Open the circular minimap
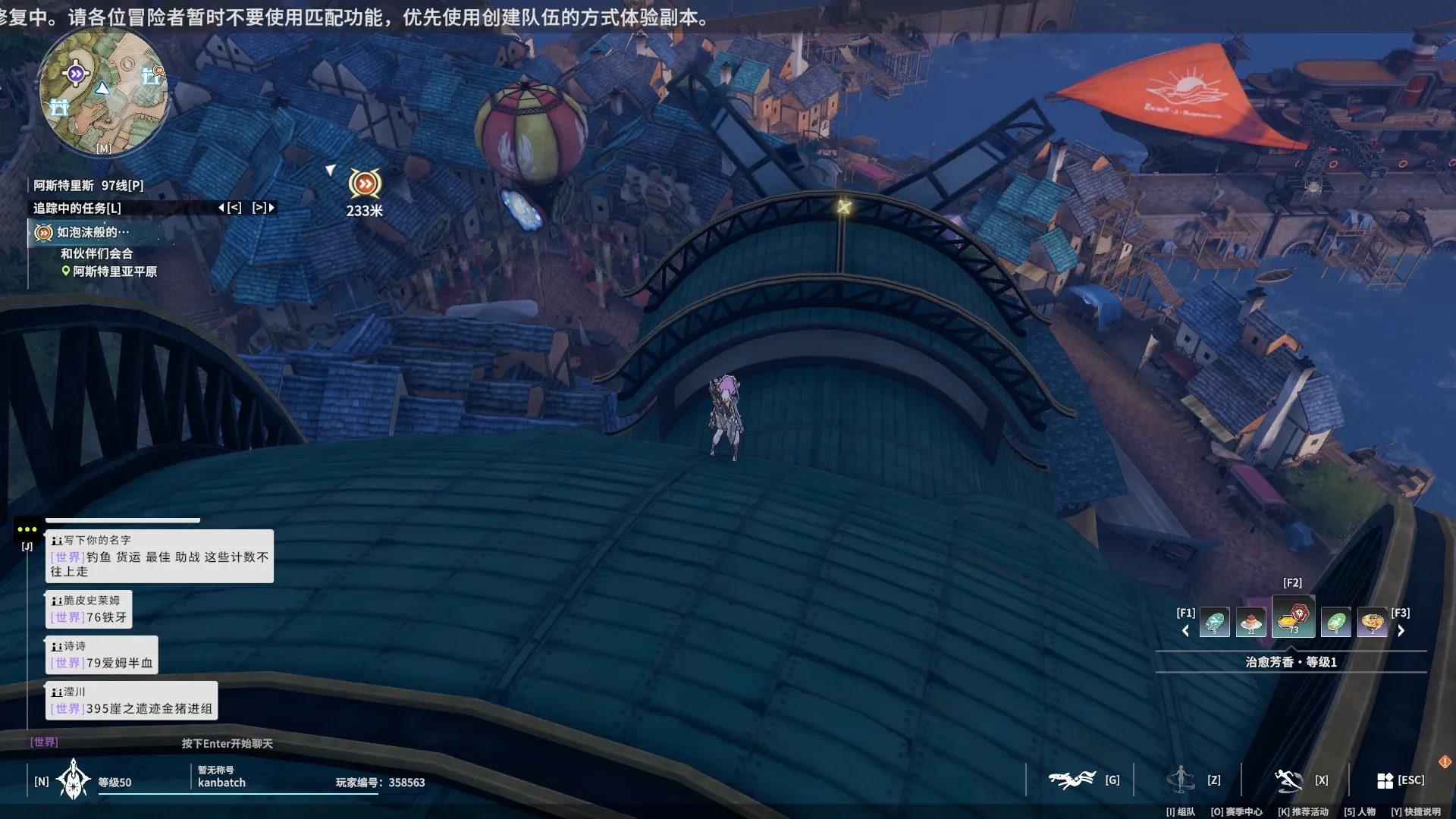The height and width of the screenshot is (819, 1456). tap(104, 91)
